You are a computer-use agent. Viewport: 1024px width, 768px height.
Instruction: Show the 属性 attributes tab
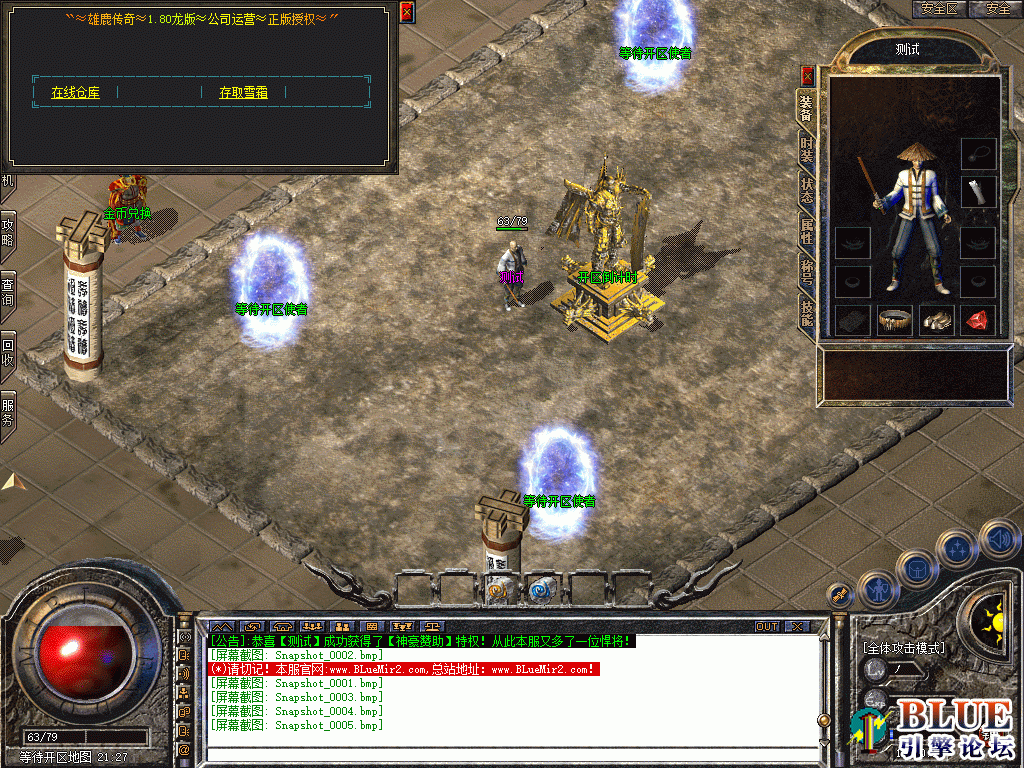[x=806, y=231]
